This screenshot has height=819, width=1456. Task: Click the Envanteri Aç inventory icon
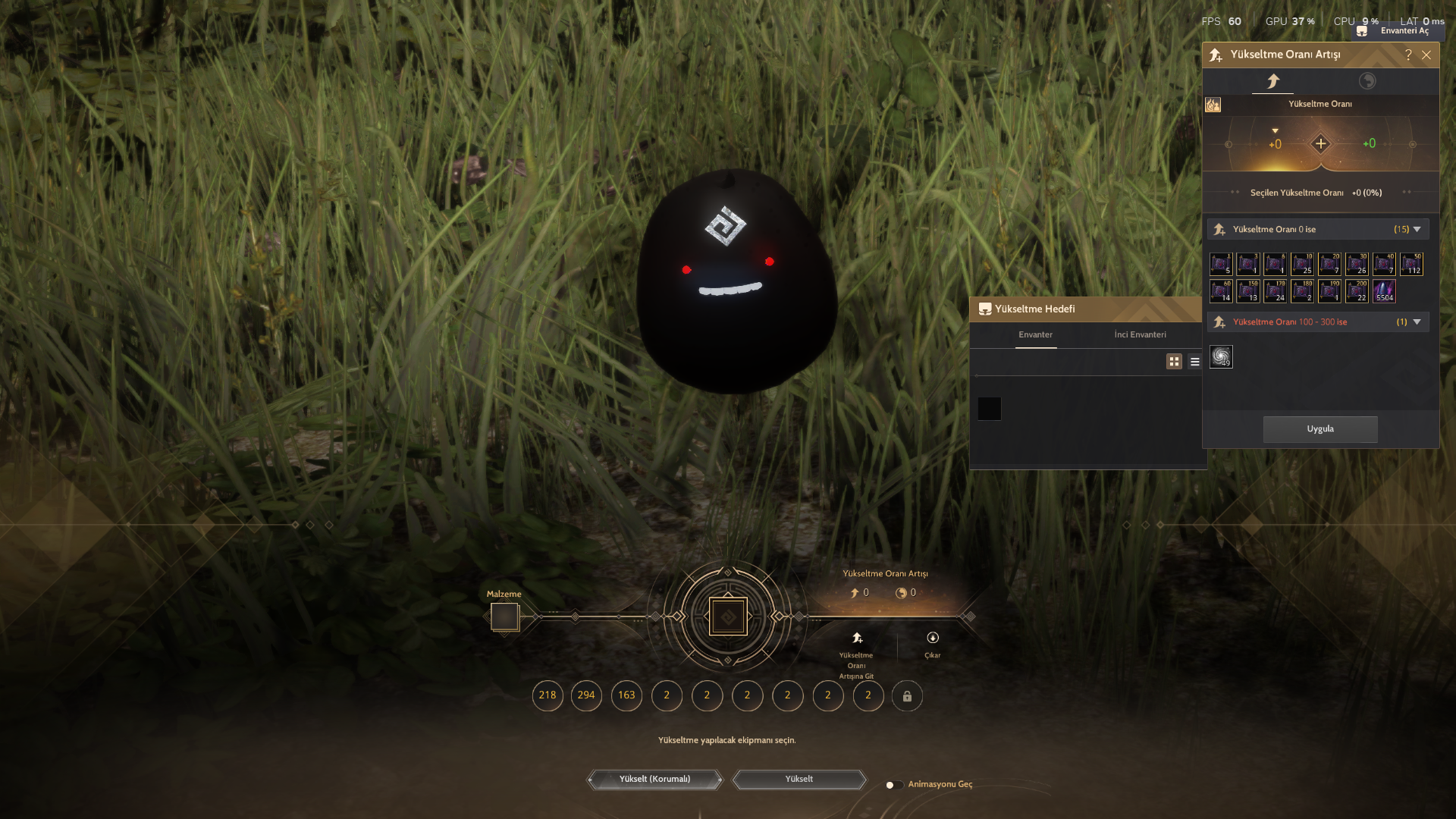pyautogui.click(x=1362, y=30)
